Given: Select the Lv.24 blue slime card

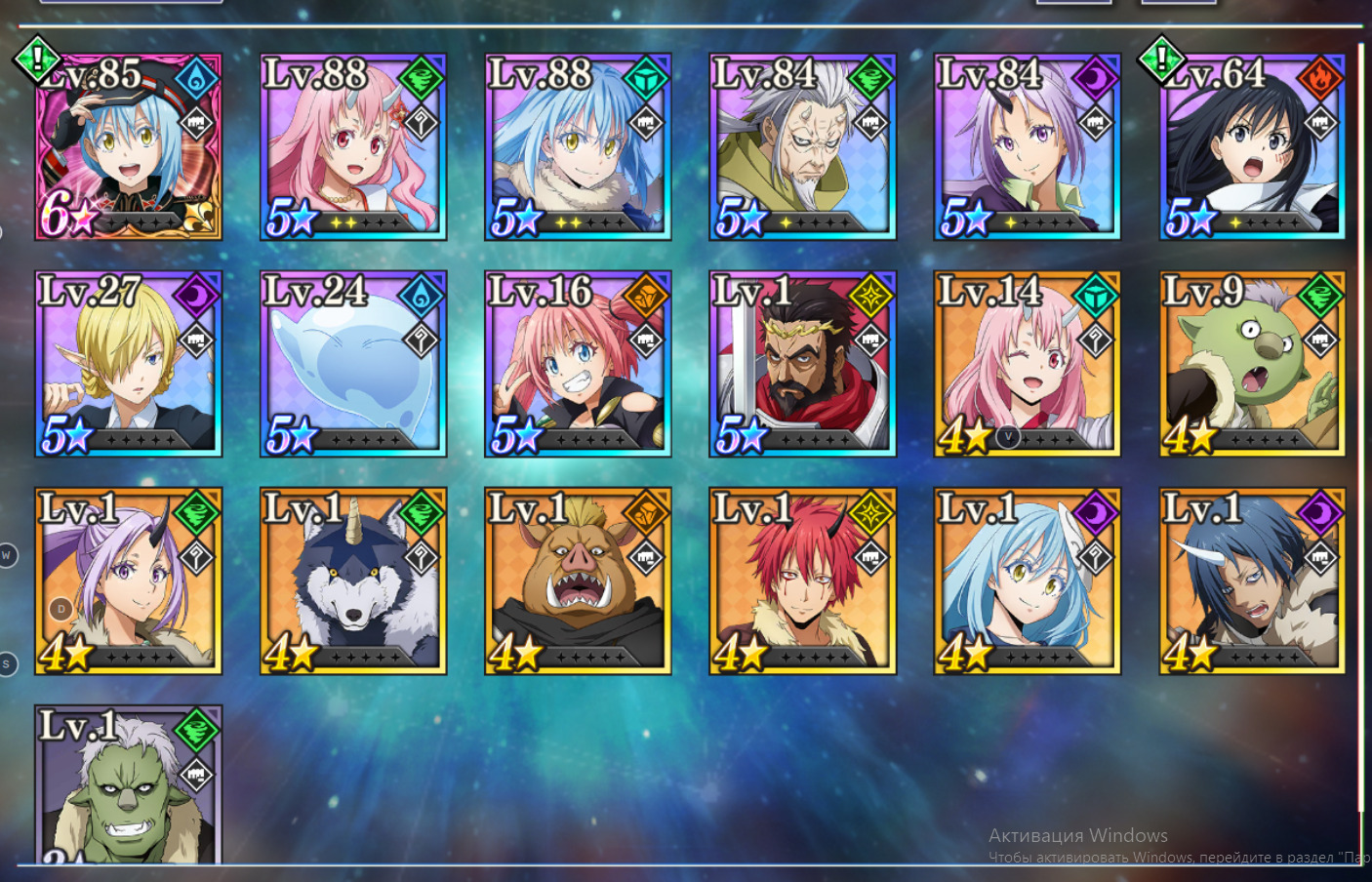Looking at the screenshot, I should pyautogui.click(x=353, y=364).
